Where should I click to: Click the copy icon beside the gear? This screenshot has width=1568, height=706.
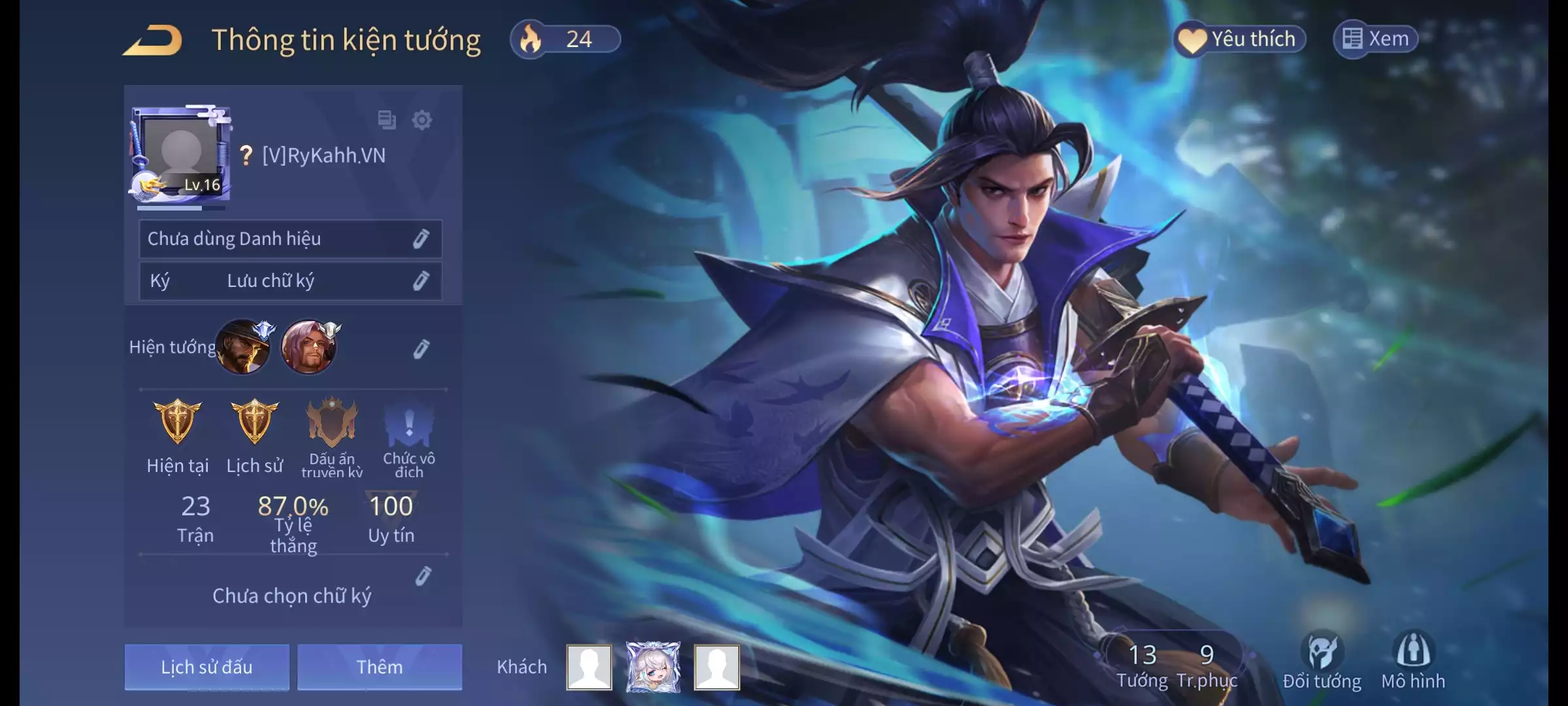(x=387, y=120)
